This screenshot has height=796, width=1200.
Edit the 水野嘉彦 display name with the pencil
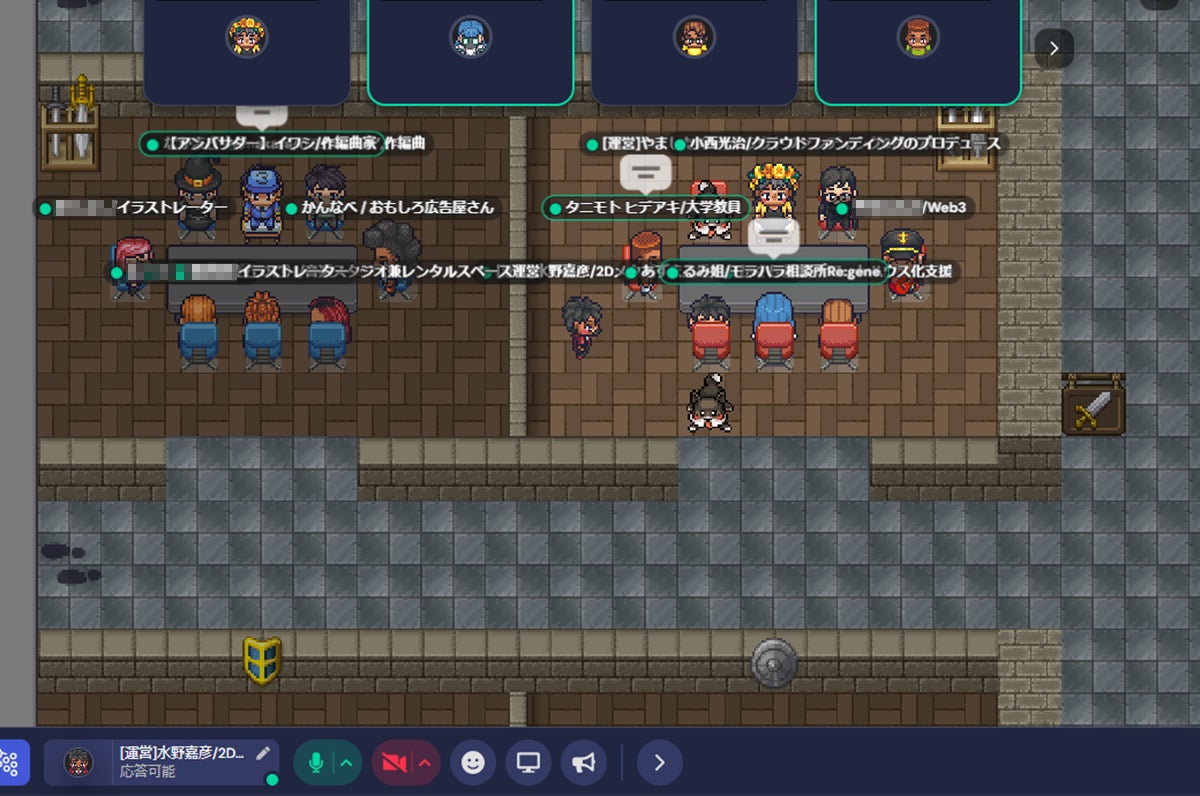[263, 753]
